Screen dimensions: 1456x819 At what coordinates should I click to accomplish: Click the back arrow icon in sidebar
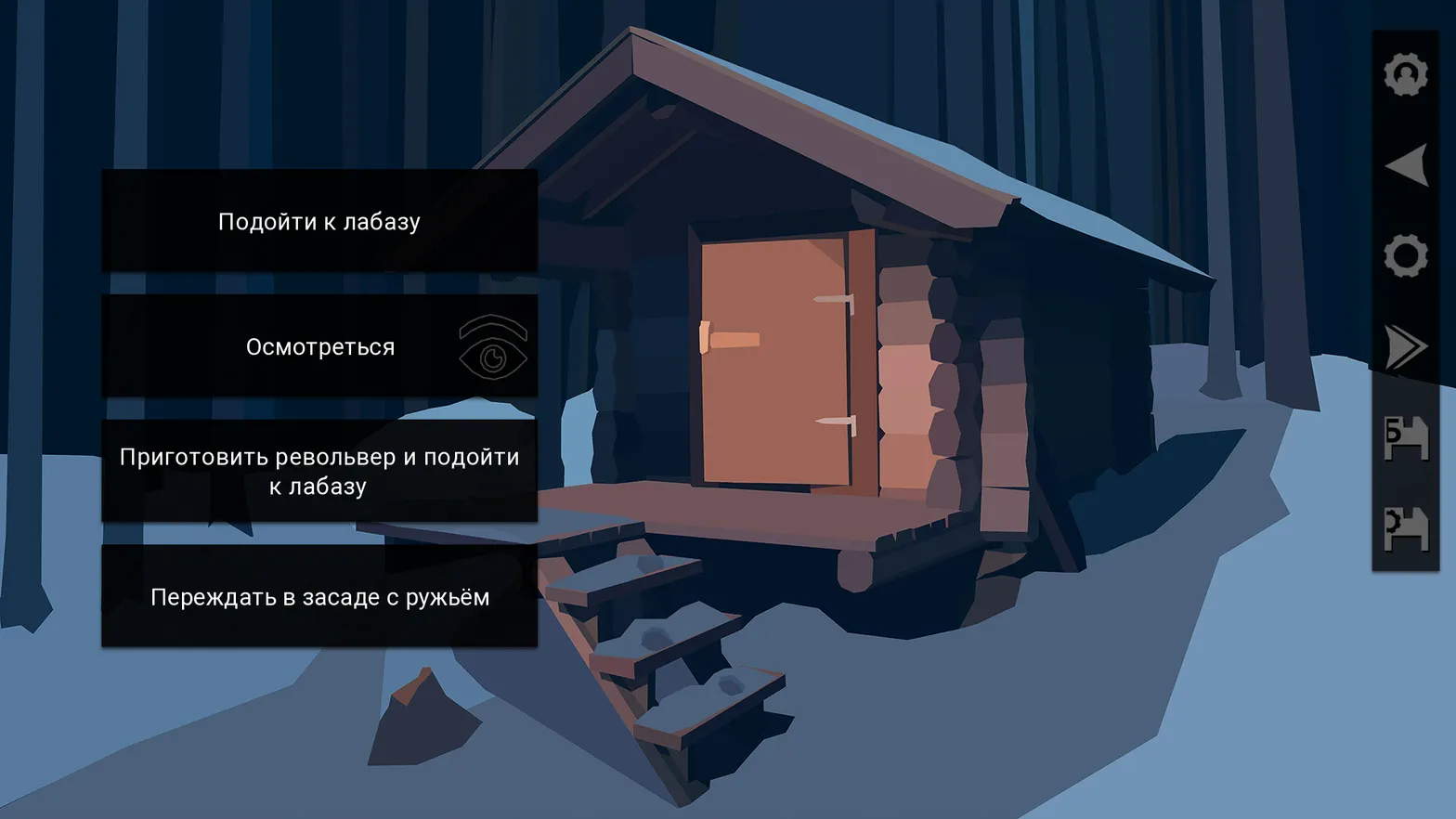point(1407,163)
